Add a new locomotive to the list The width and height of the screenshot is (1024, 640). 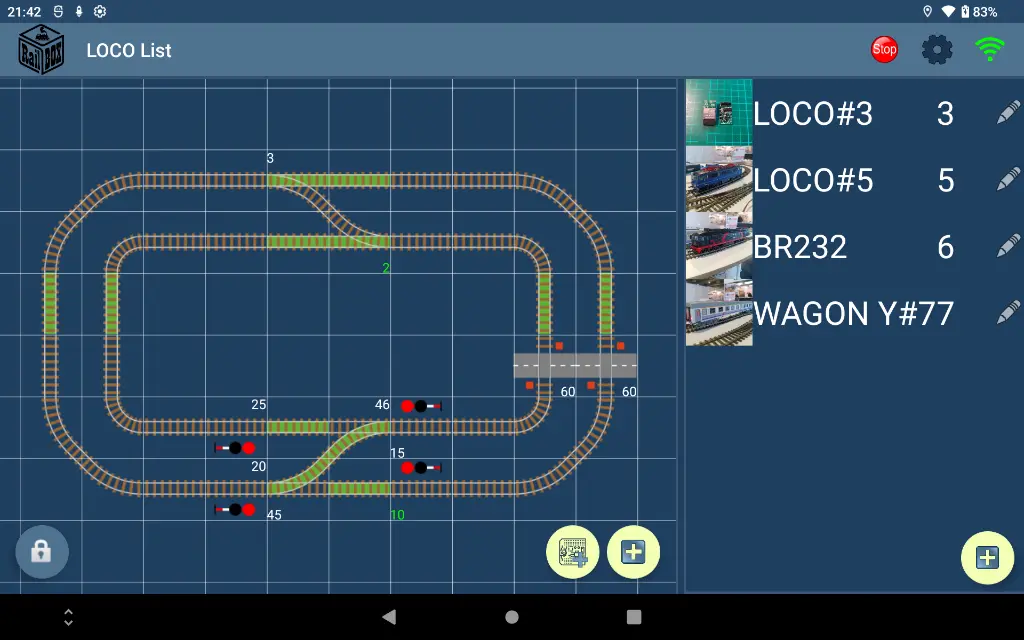coord(987,558)
